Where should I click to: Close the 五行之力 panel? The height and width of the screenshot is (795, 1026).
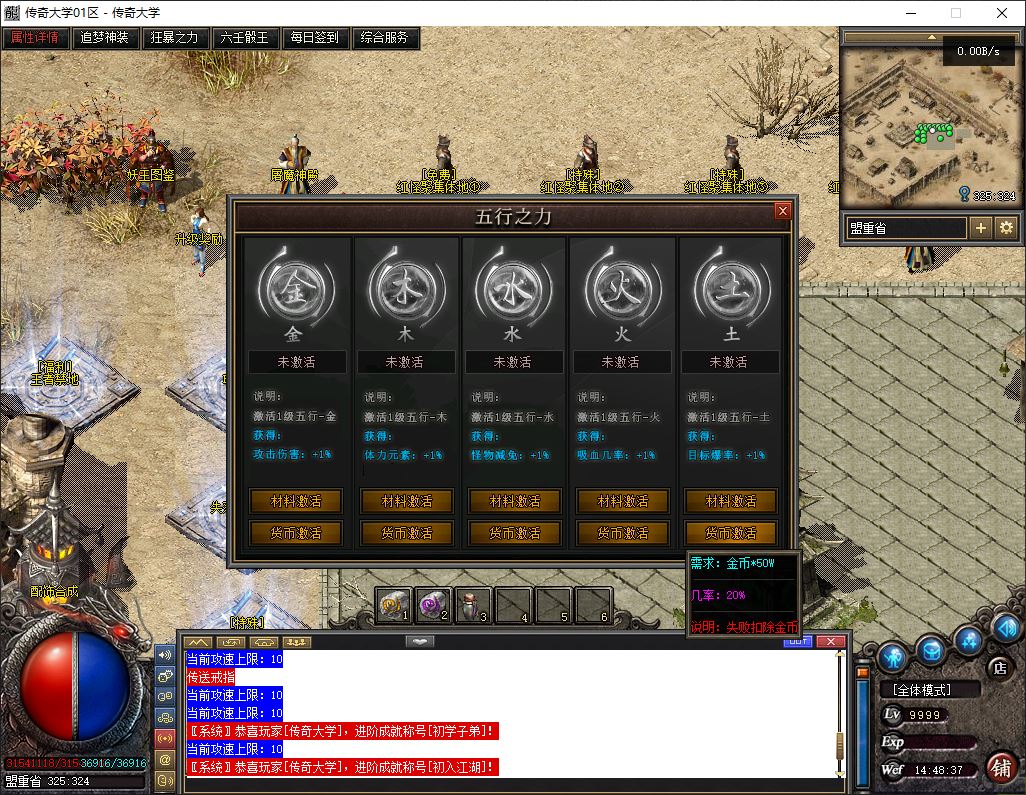pos(783,211)
